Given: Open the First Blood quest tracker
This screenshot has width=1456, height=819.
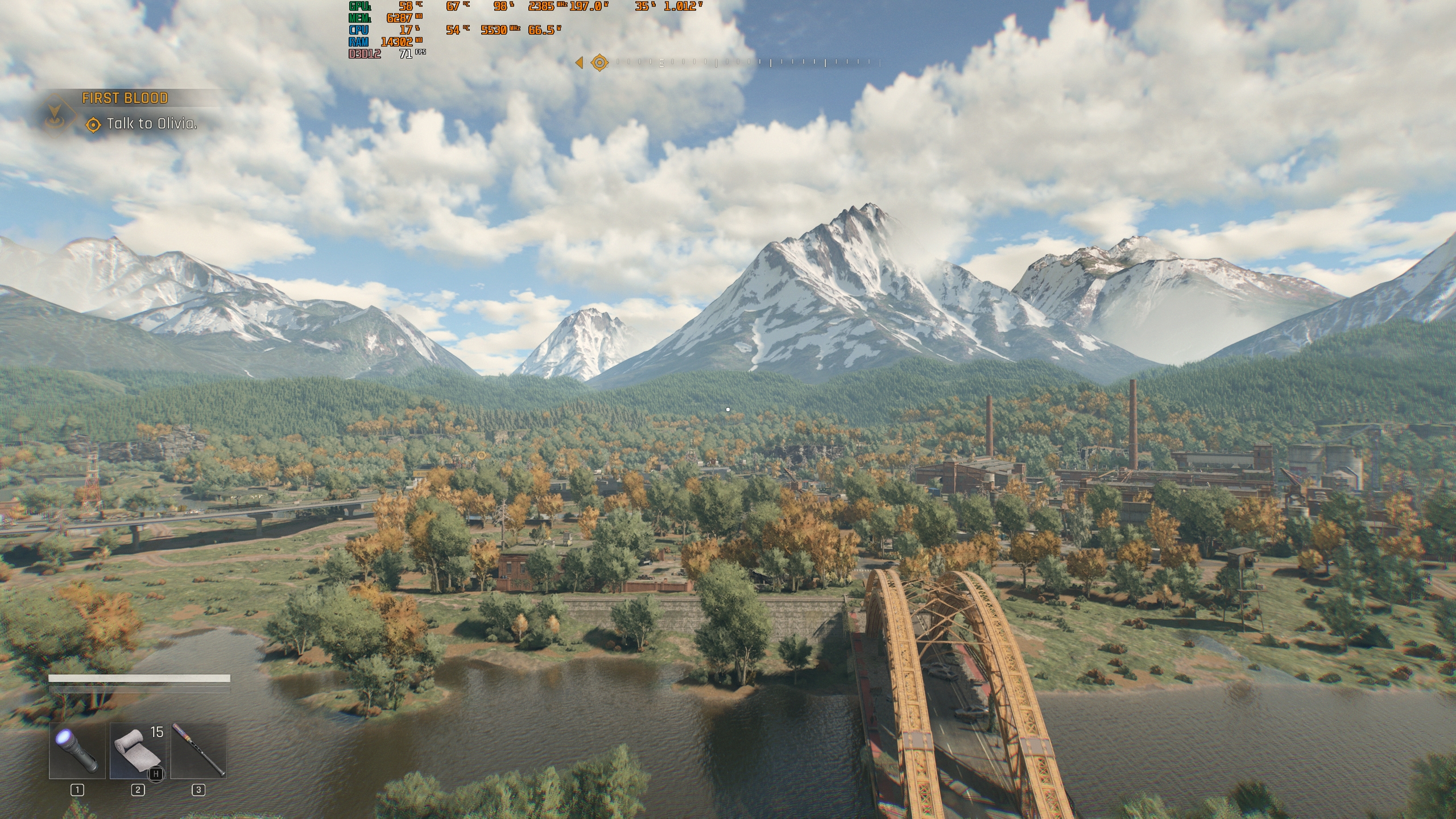Looking at the screenshot, I should 125,98.
